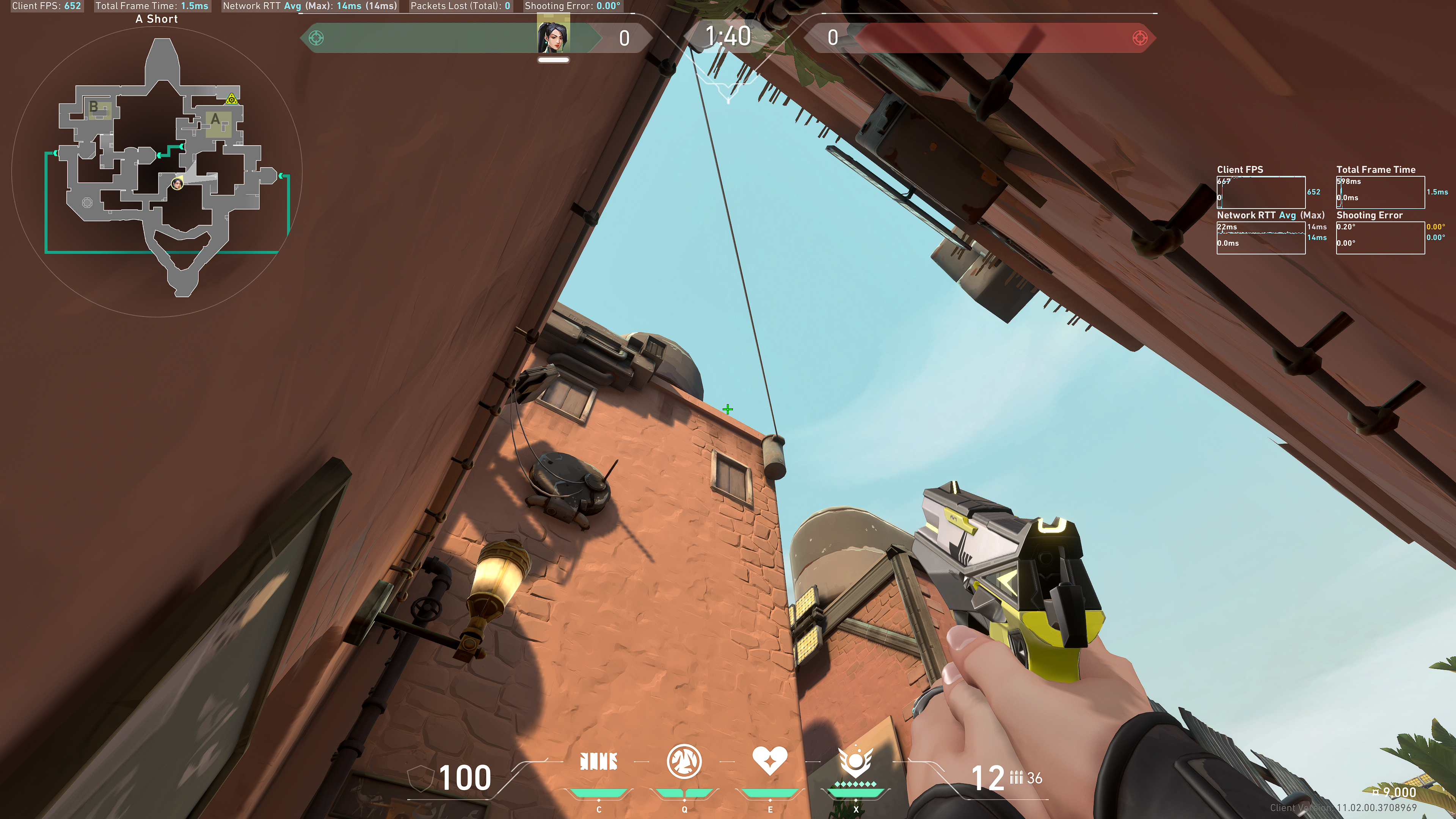Click Sage's agent portrait in the top bar
The height and width of the screenshot is (819, 1456).
[x=553, y=37]
